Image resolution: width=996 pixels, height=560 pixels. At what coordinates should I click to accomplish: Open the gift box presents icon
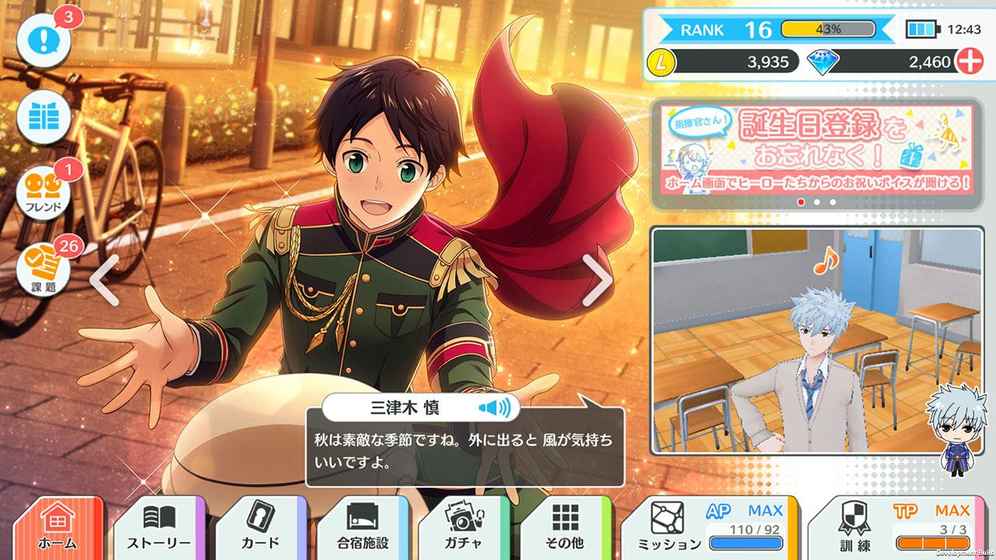[x=44, y=119]
